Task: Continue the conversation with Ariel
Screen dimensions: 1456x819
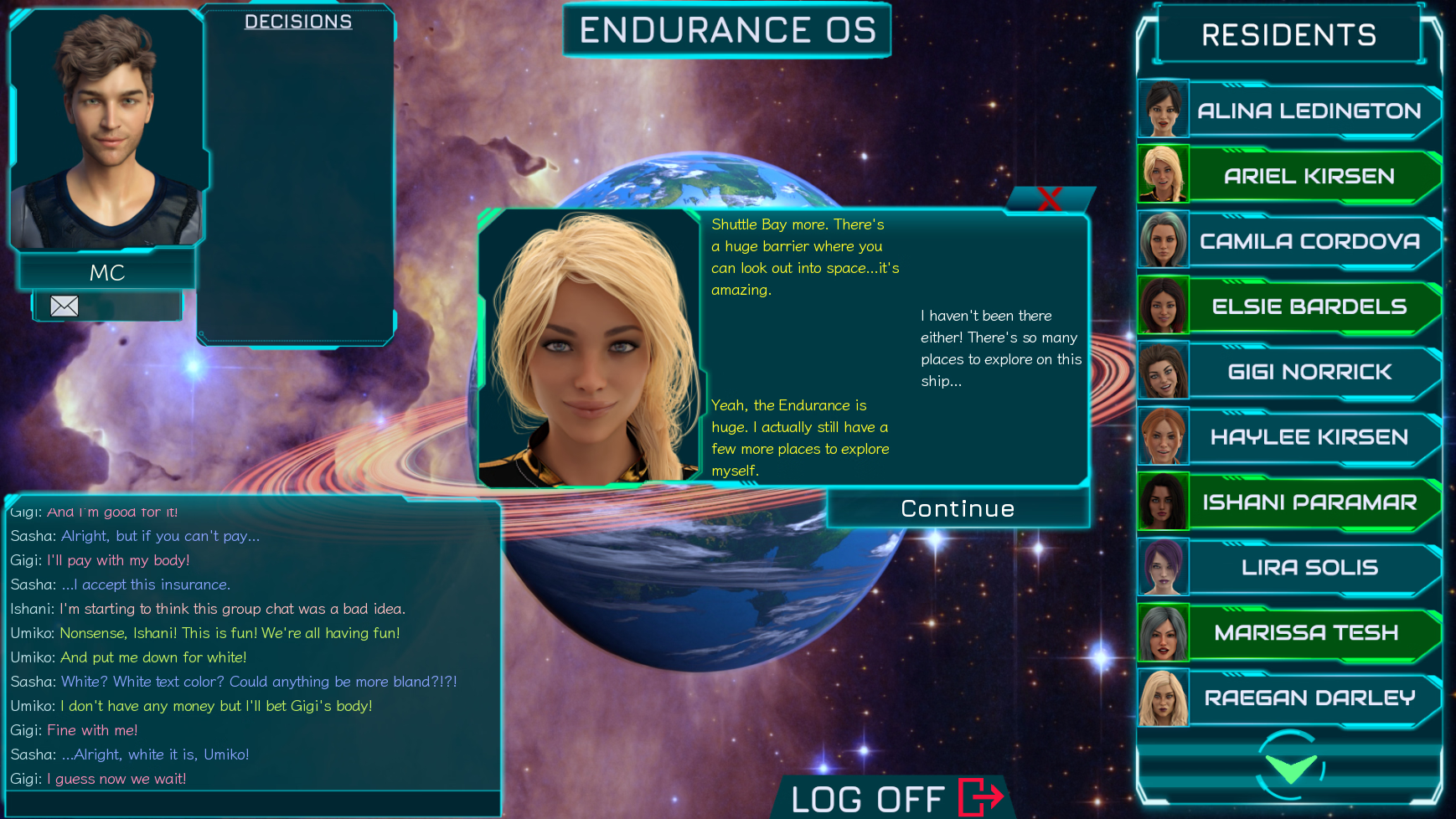Action: tap(958, 508)
